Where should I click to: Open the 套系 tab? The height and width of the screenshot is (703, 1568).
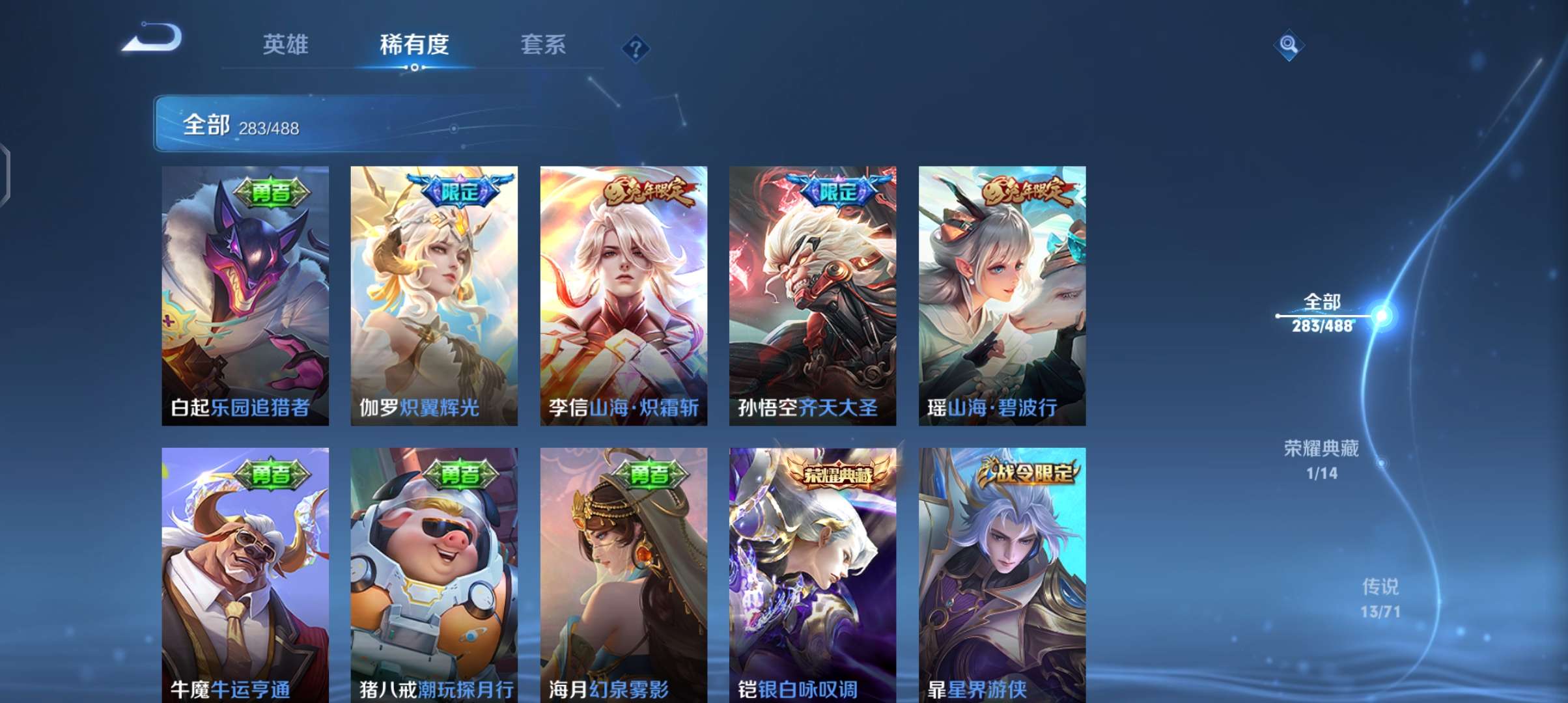click(x=542, y=44)
